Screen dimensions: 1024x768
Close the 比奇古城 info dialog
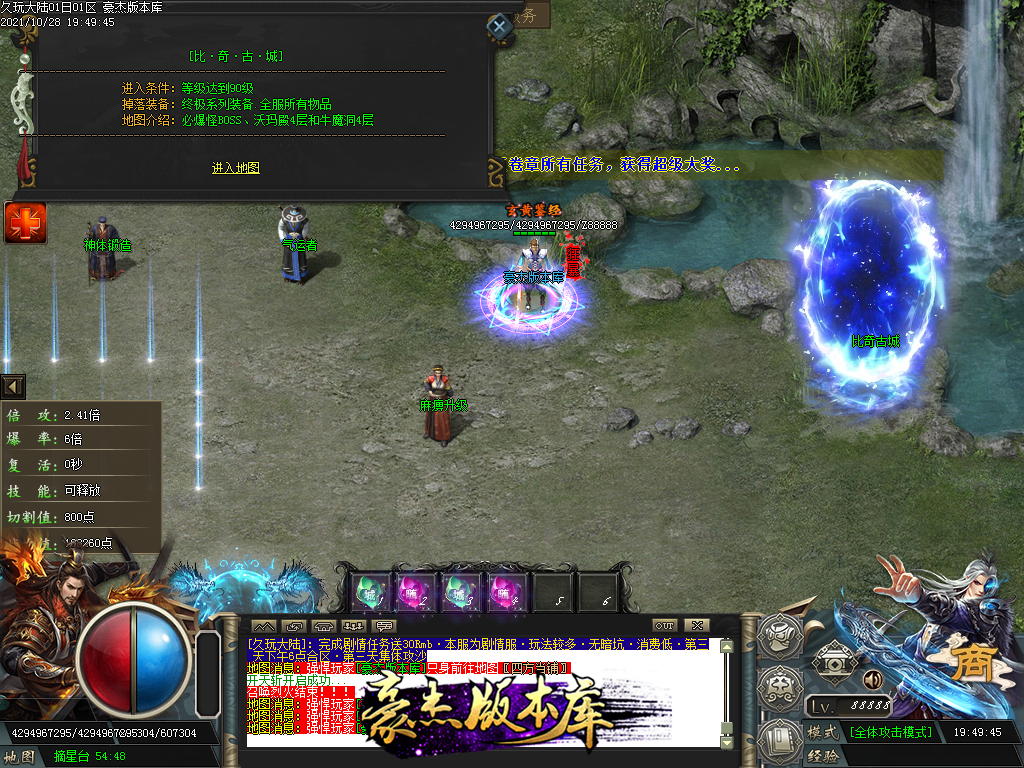(x=499, y=26)
